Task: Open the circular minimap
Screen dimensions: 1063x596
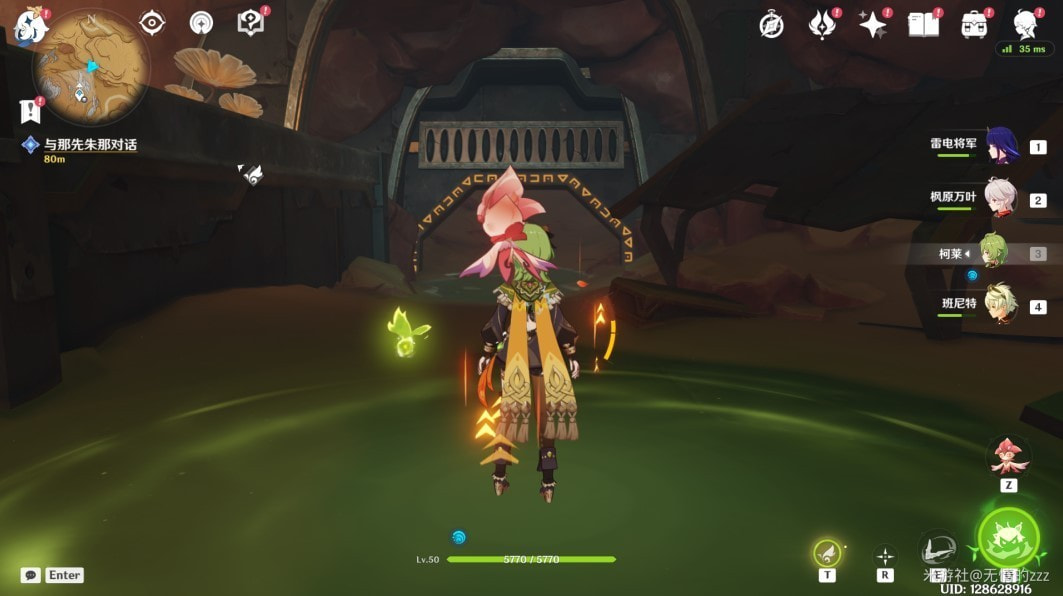Action: pos(91,67)
